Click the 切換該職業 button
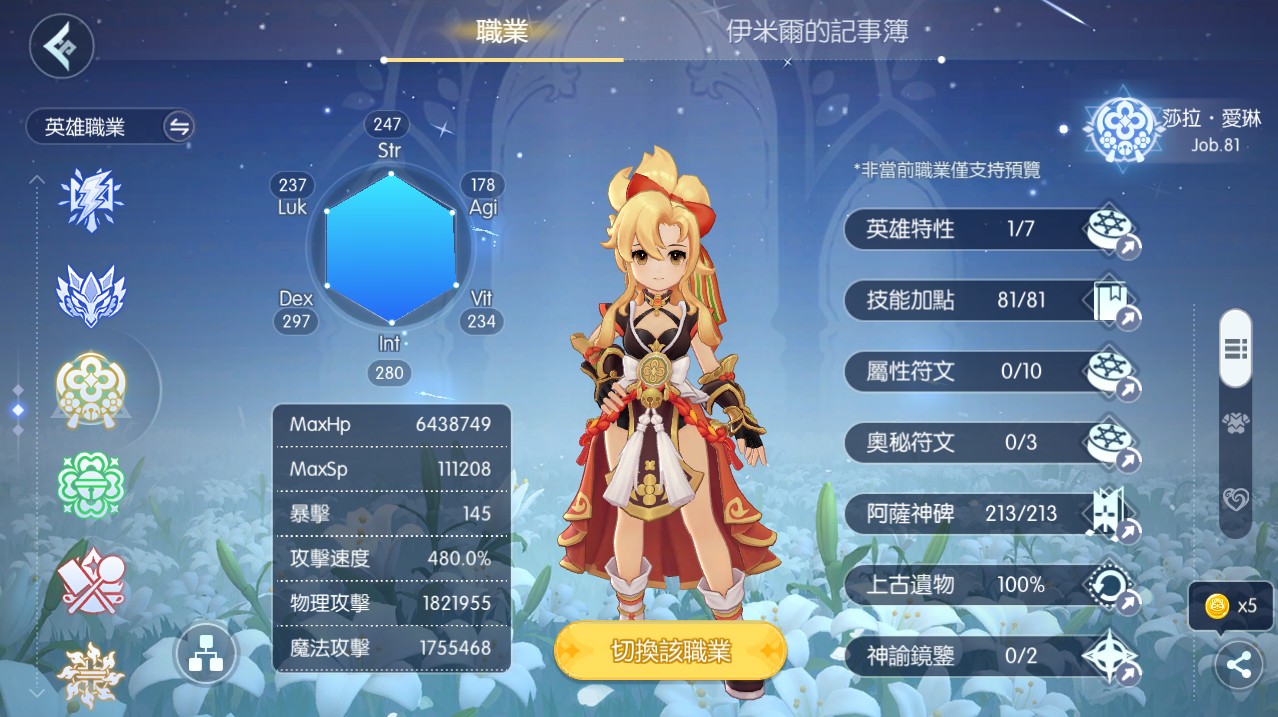 [670, 652]
